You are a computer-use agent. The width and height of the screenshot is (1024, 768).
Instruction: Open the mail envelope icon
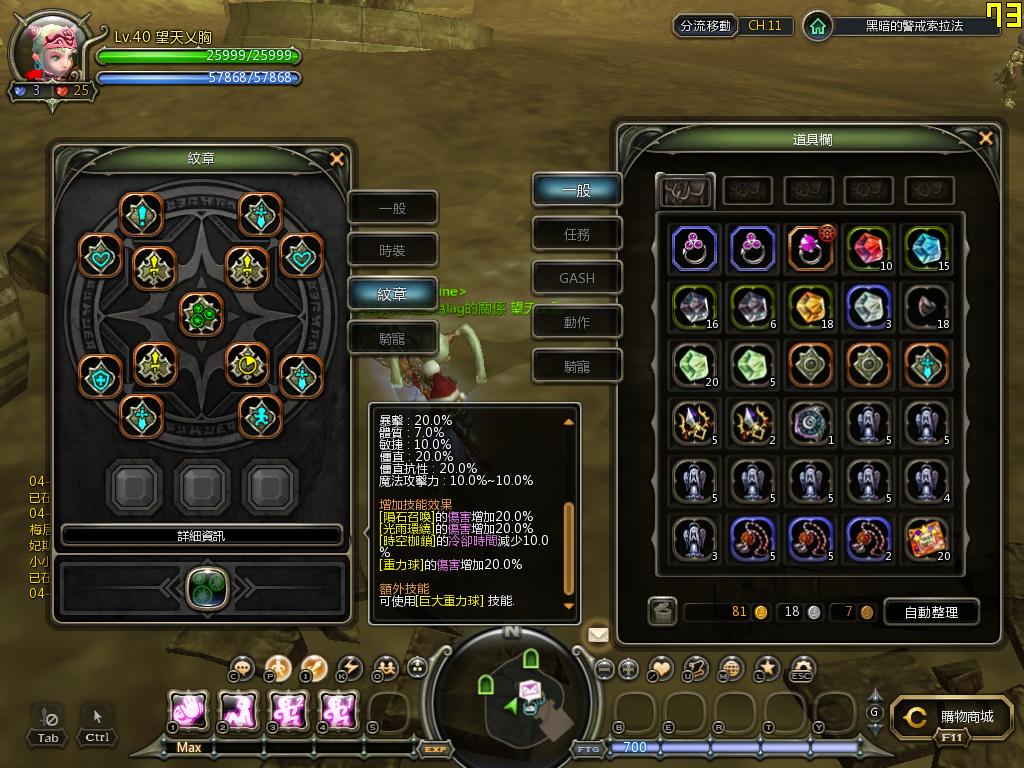[x=598, y=634]
